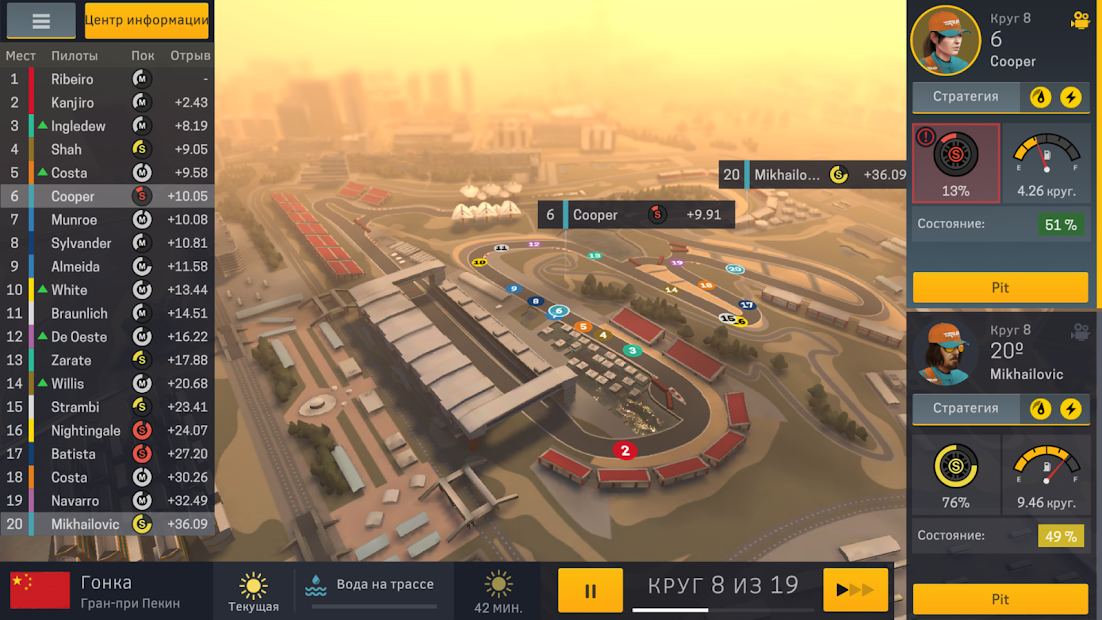This screenshot has width=1102, height=620.
Task: Open Центр информации panel
Action: pyautogui.click(x=146, y=21)
